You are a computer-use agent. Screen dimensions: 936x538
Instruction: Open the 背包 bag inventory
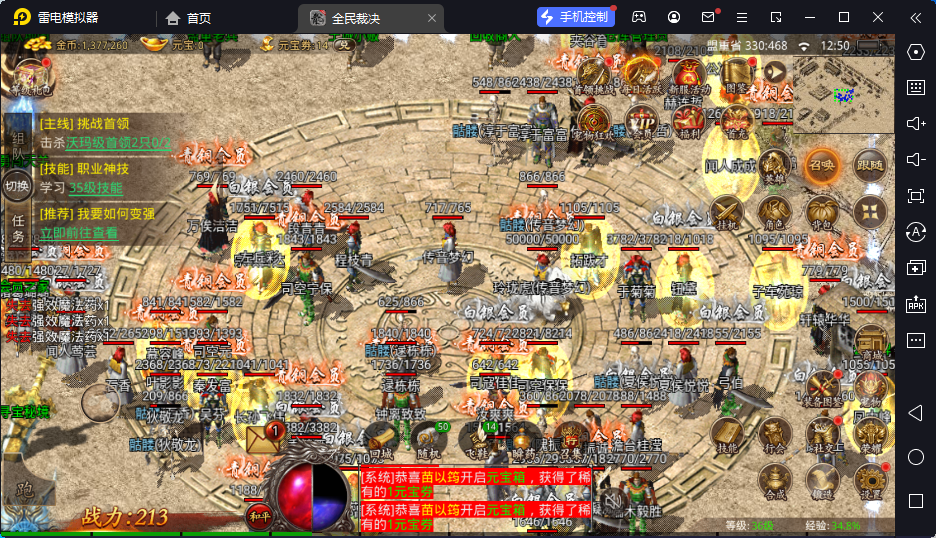822,211
